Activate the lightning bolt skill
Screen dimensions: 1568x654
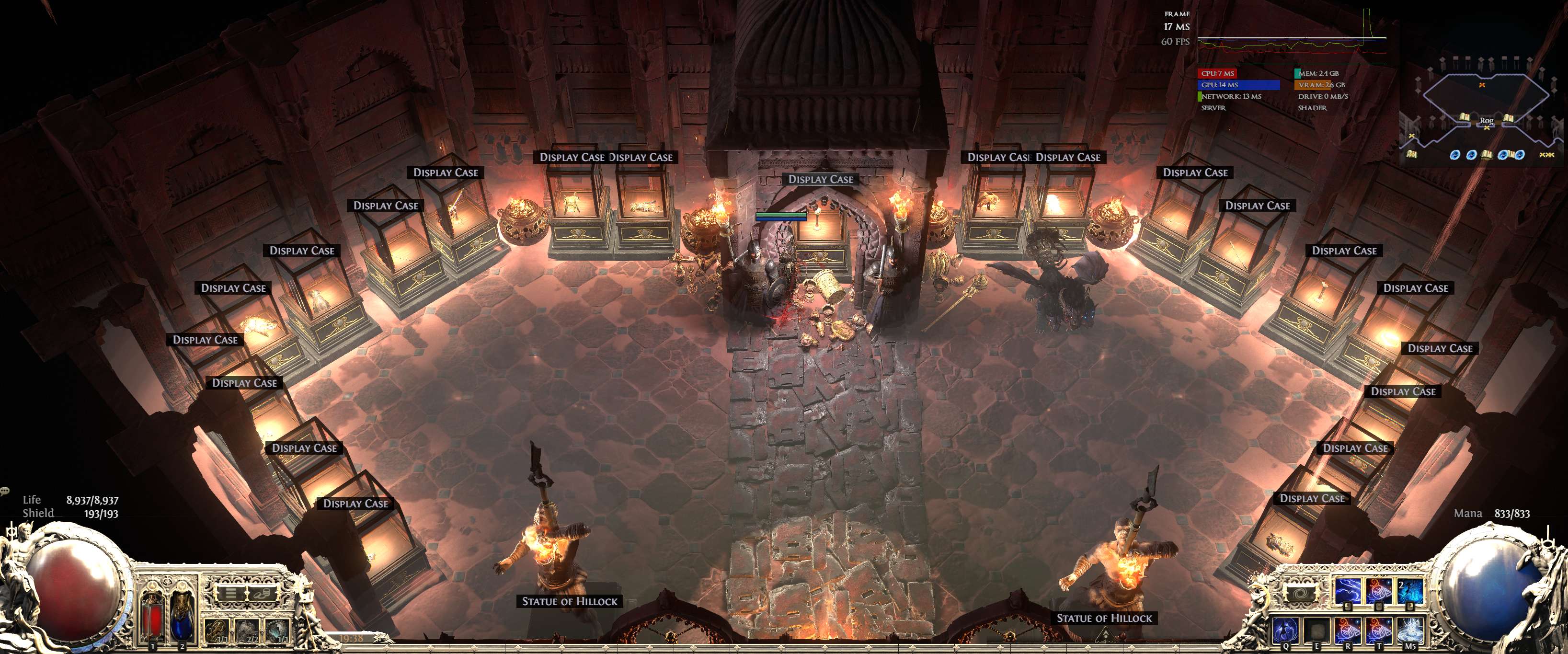tap(1347, 591)
